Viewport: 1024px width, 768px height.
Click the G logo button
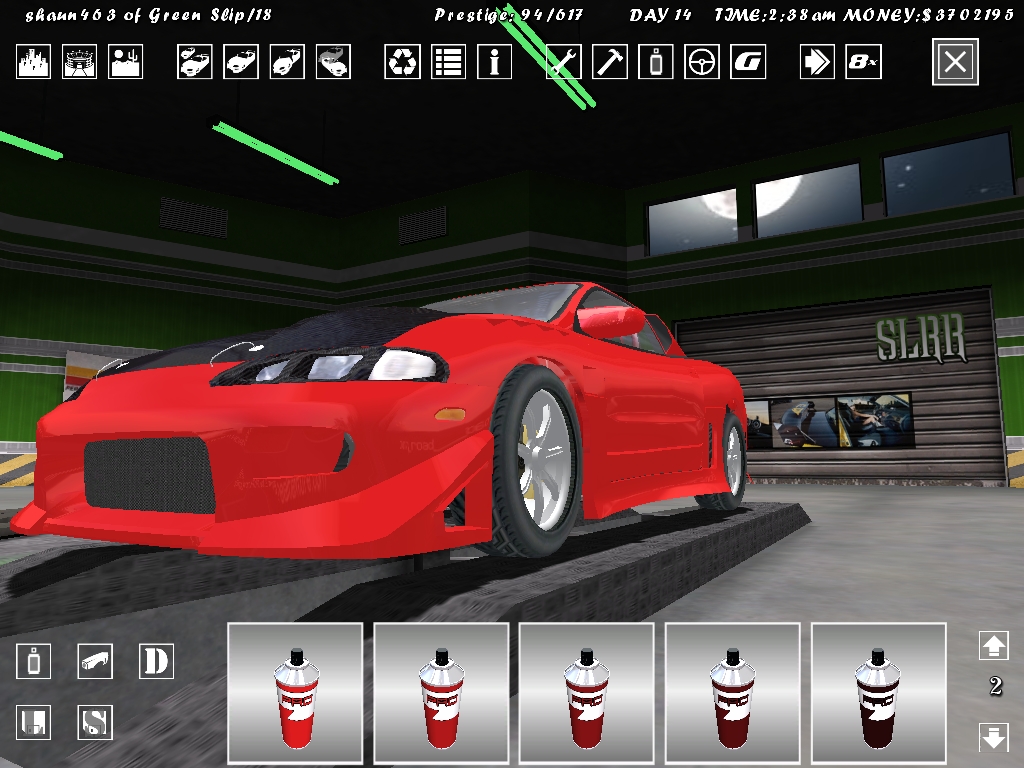(748, 62)
